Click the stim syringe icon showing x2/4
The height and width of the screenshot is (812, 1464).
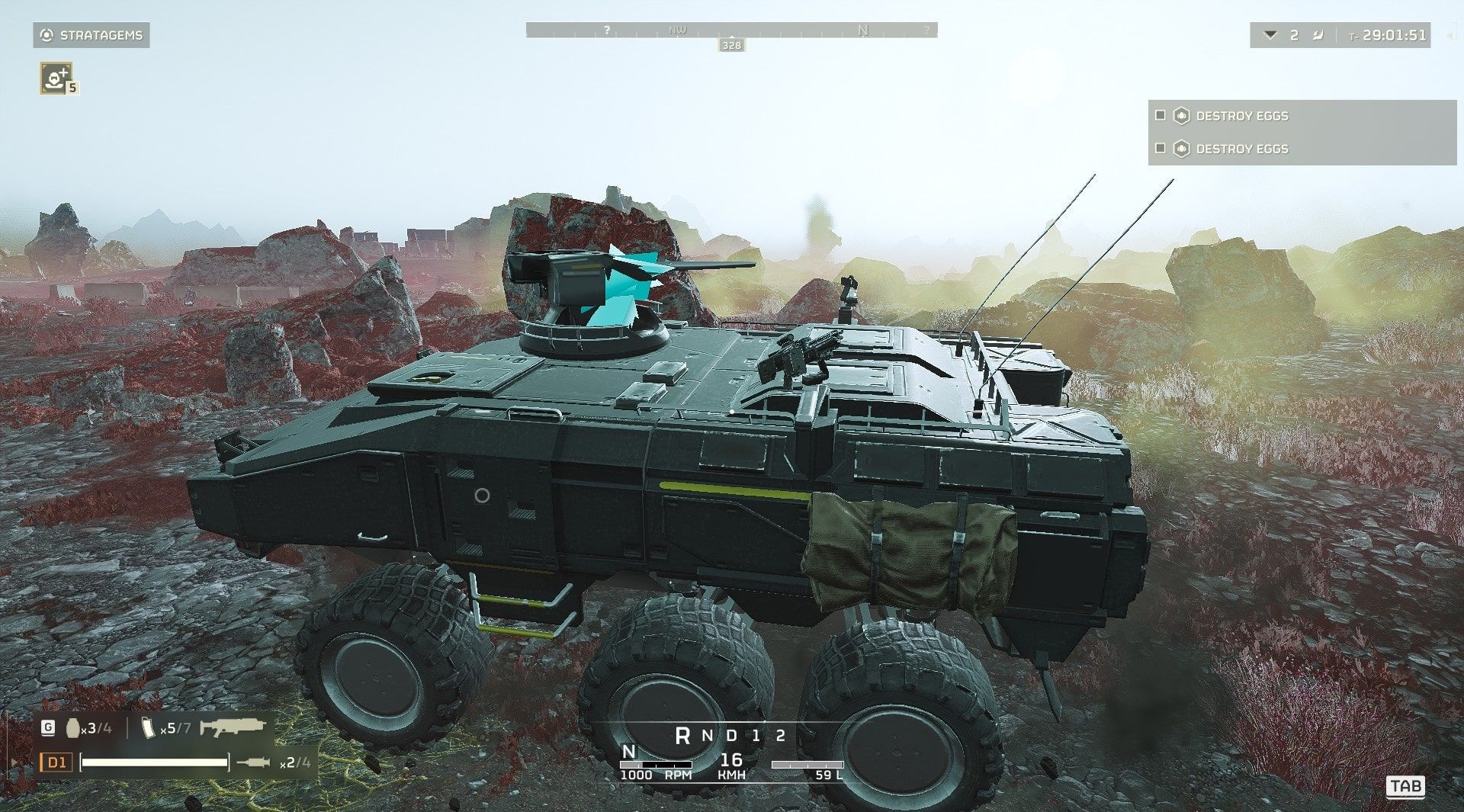[x=258, y=763]
